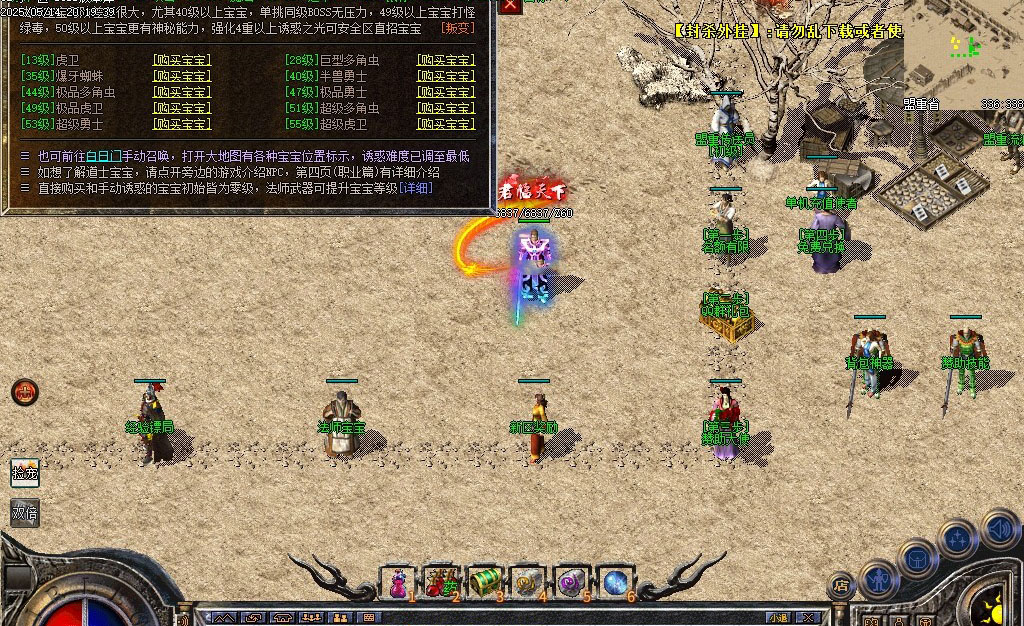This screenshot has height=626, width=1024.
Task: Buy the level 13 虎卫 pet
Action: tap(181, 60)
